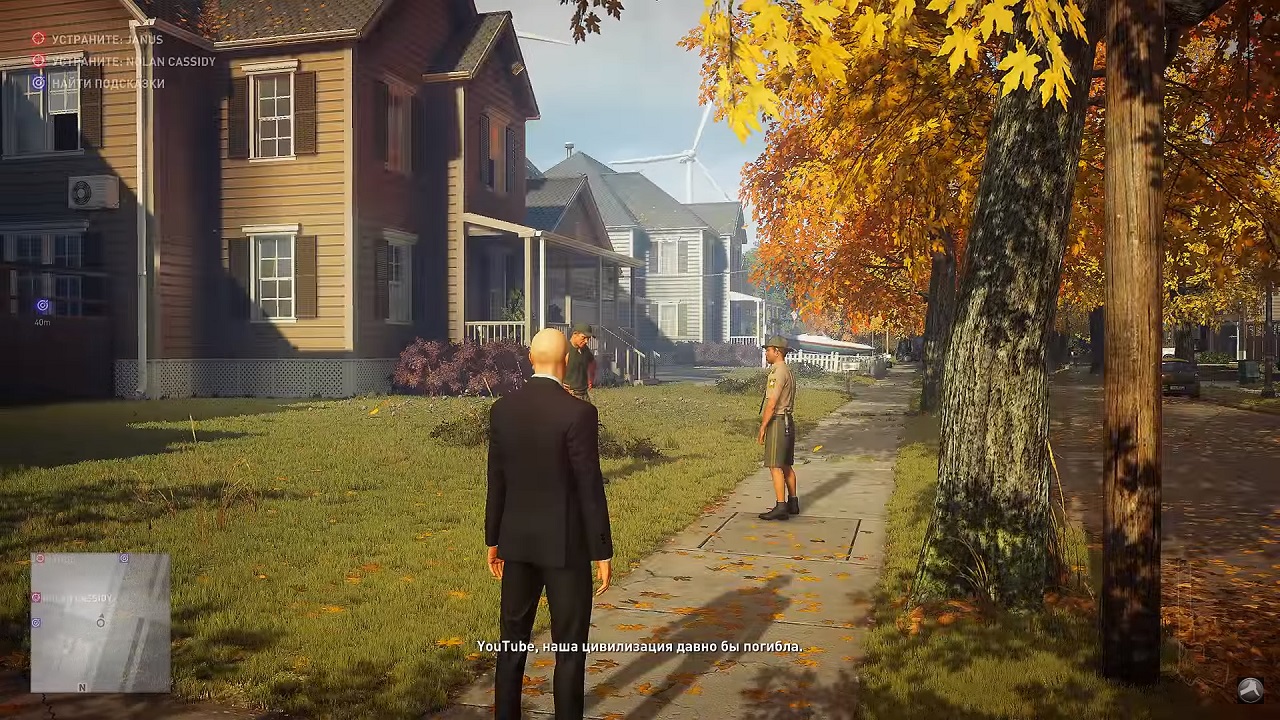Image resolution: width=1280 pixels, height=720 pixels.
Task: Click the round watermark logo icon
Action: click(1250, 689)
